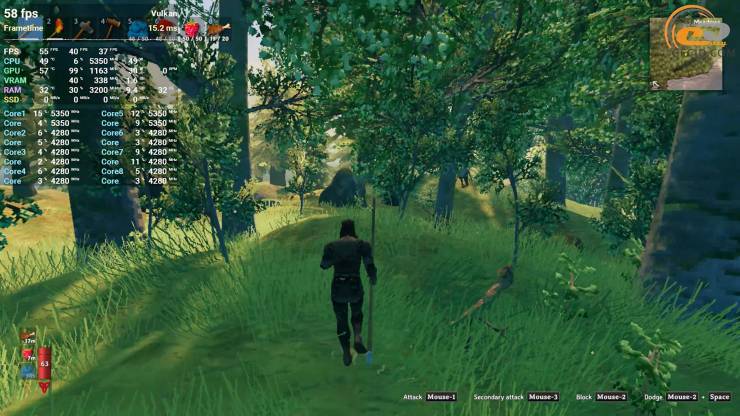Open the minimap
The width and height of the screenshot is (740, 416).
(x=685, y=52)
